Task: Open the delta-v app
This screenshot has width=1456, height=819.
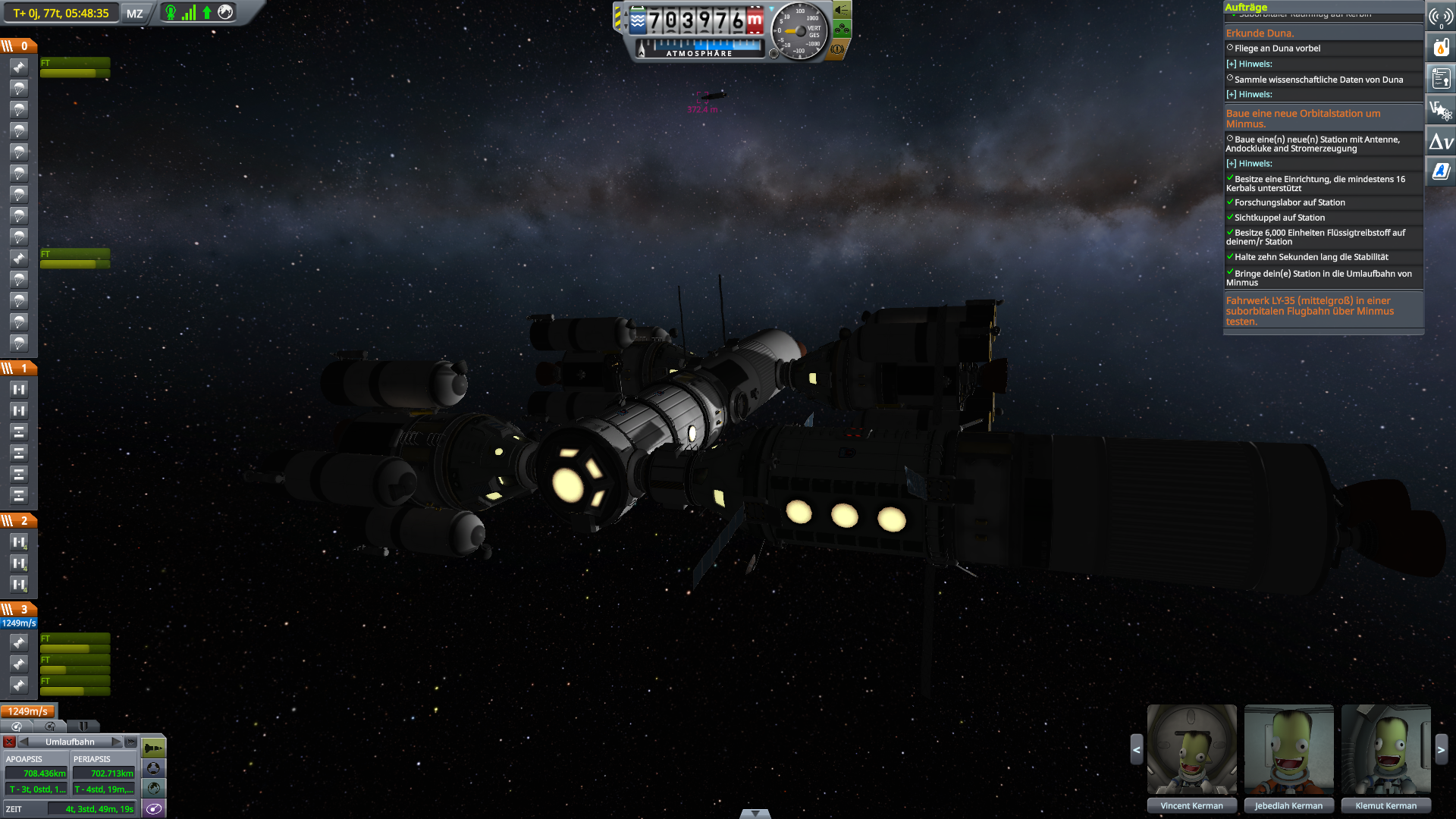Action: point(1441,142)
